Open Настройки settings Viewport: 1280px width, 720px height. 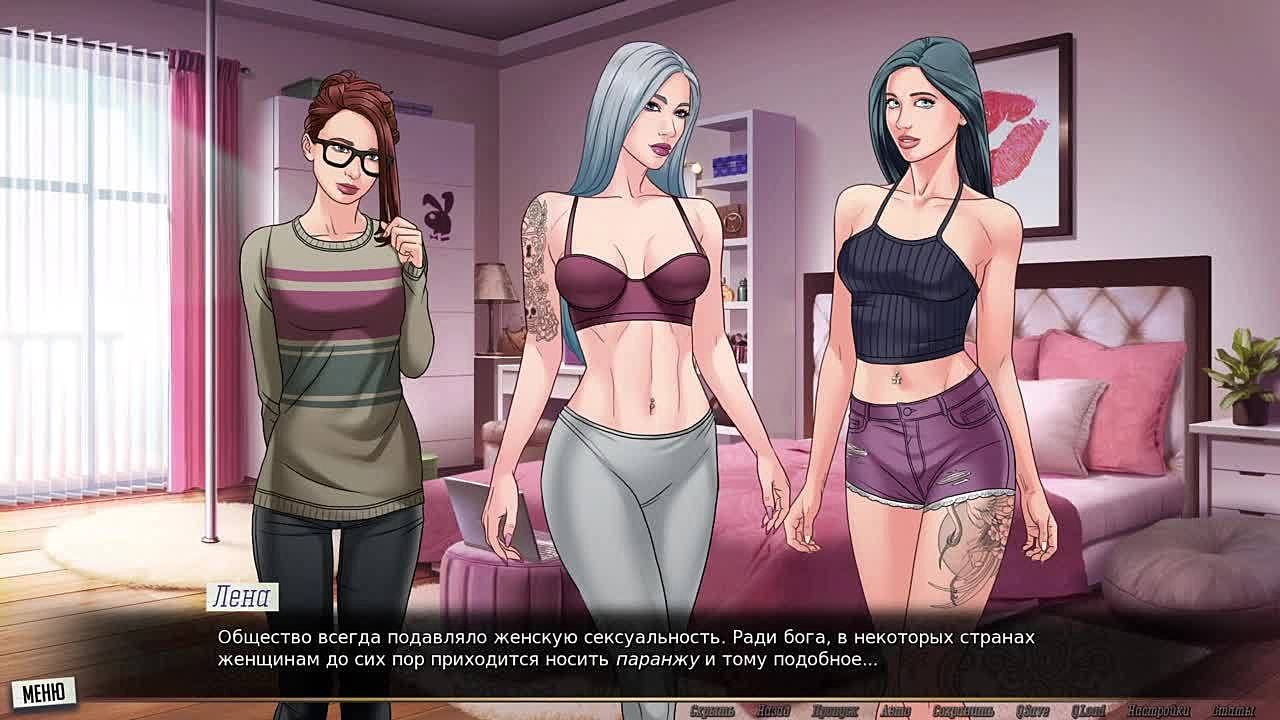click(x=1158, y=711)
